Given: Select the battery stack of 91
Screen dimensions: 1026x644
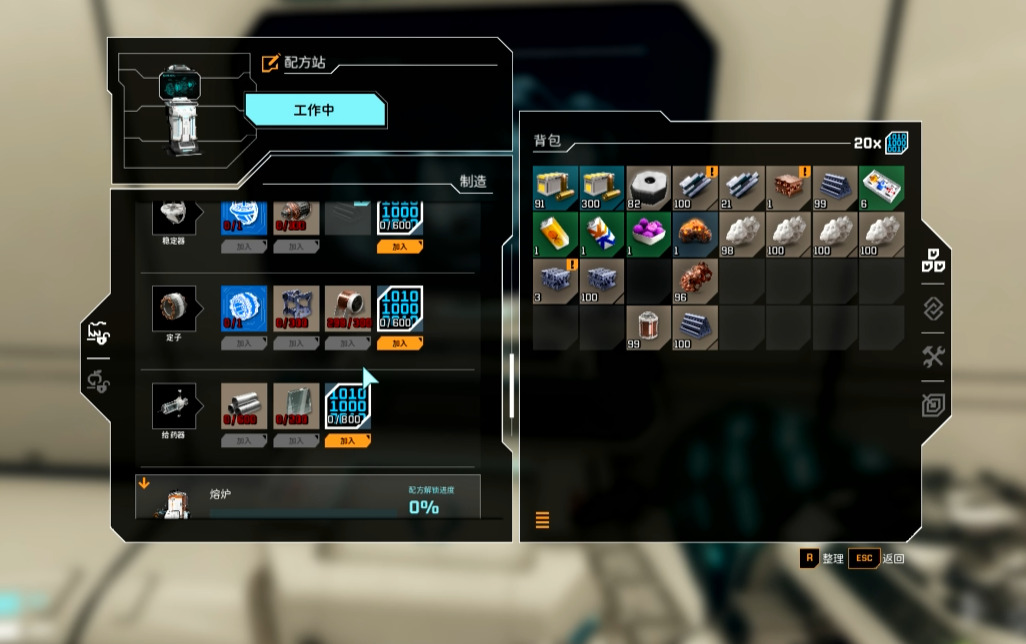Looking at the screenshot, I should [555, 188].
